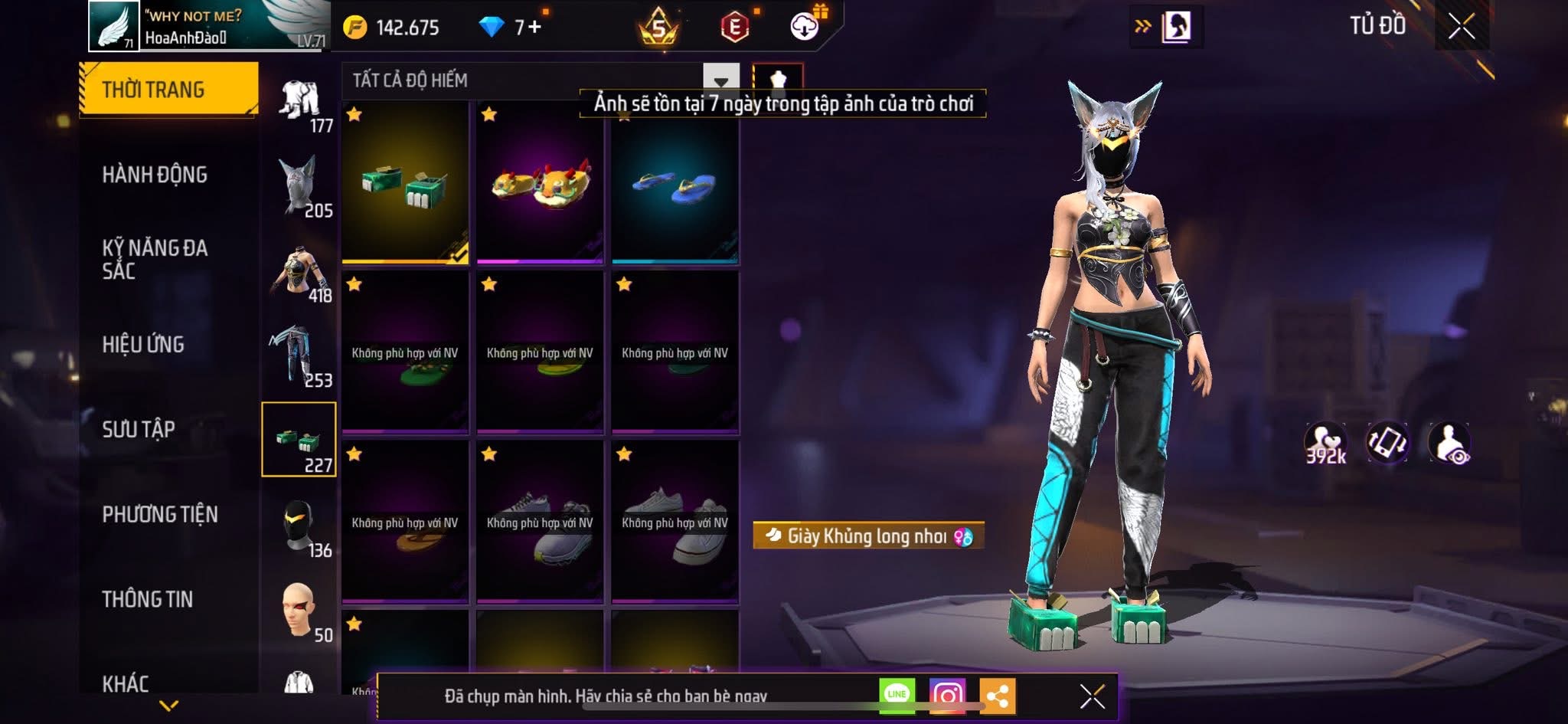
Task: Click the diamond top-up plus button
Action: 534,28
